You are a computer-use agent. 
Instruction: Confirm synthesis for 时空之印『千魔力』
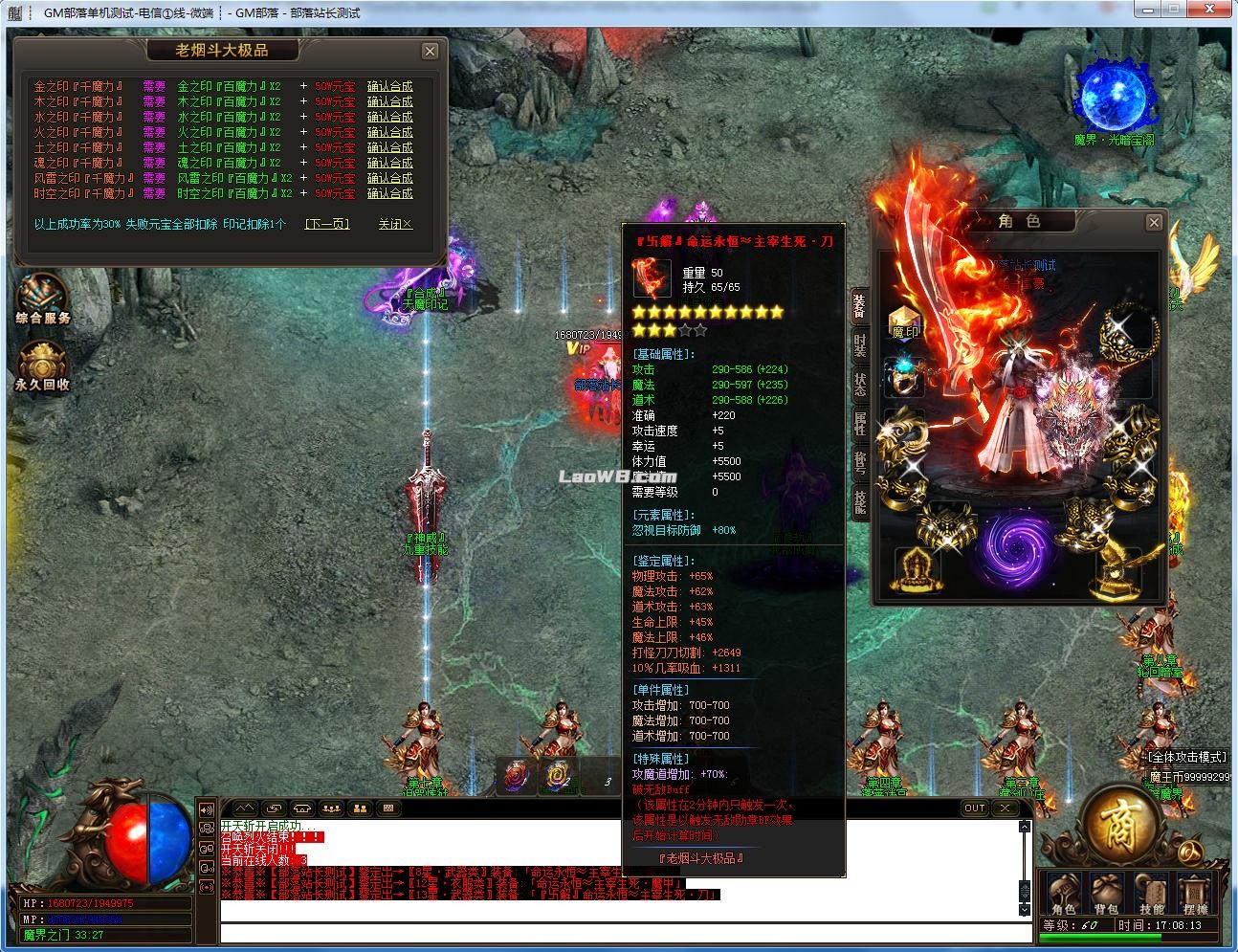tap(389, 193)
